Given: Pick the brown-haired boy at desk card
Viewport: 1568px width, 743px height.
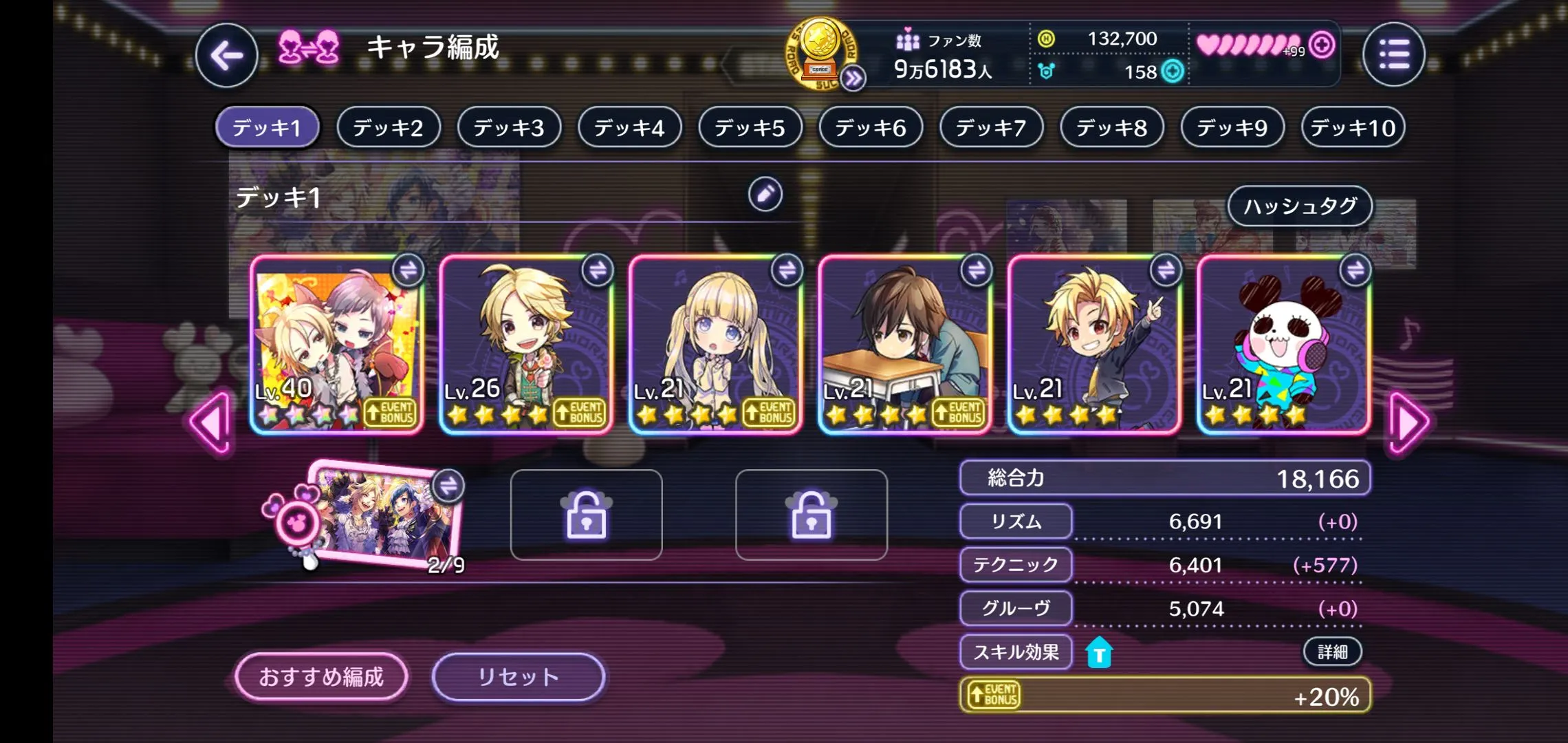Looking at the screenshot, I should point(904,344).
